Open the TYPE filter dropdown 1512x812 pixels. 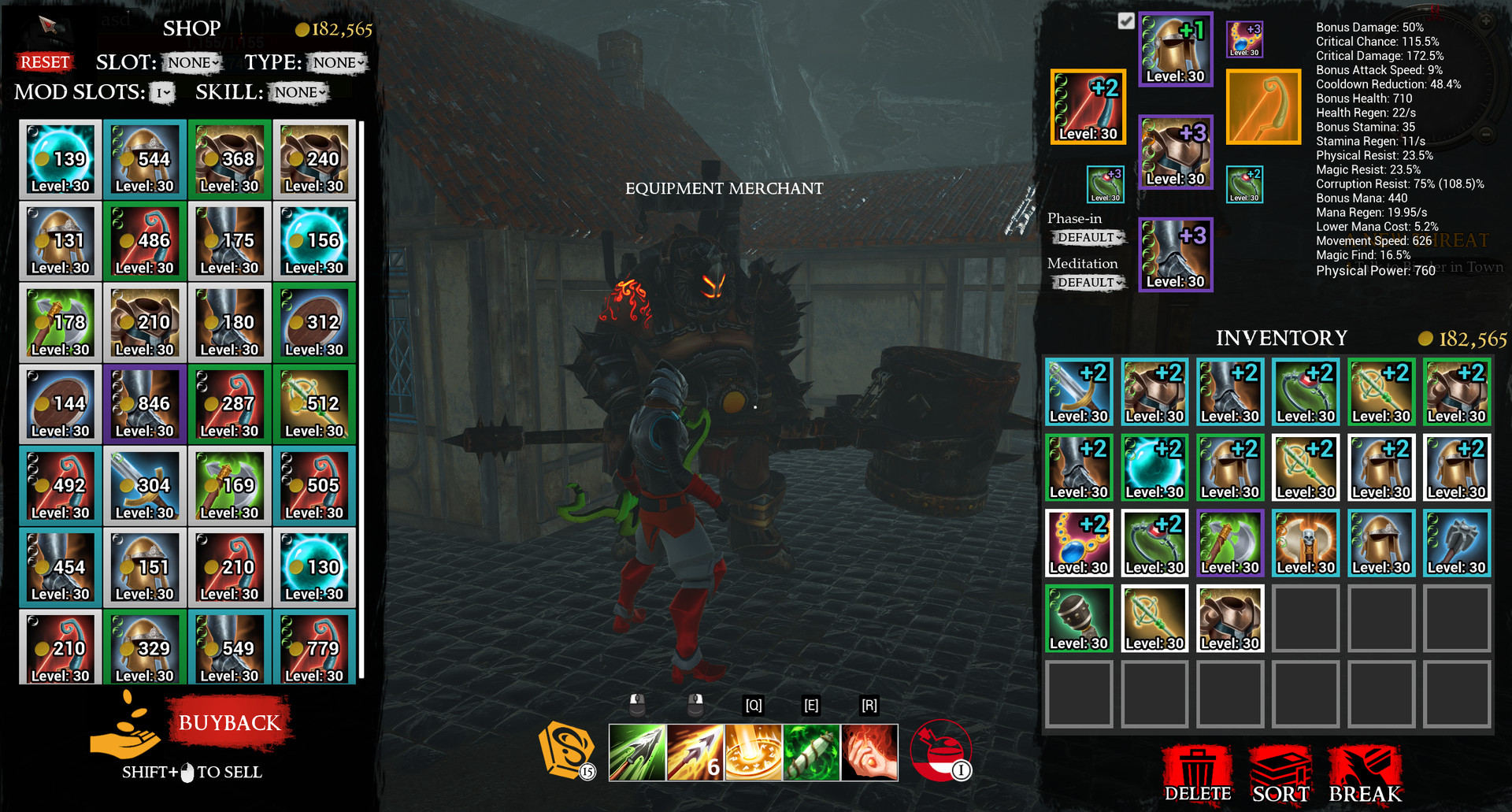[335, 63]
